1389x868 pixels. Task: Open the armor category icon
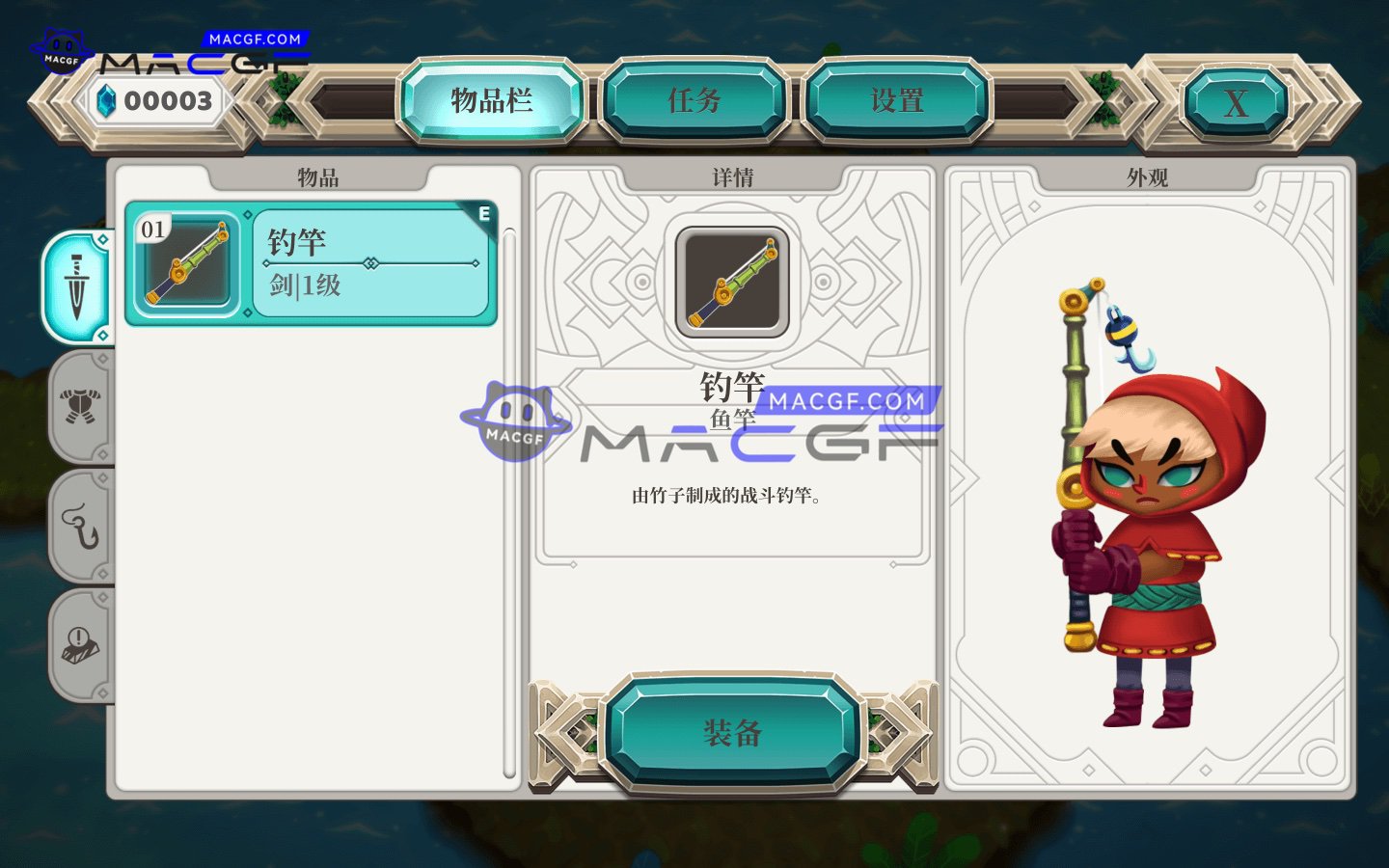81,408
